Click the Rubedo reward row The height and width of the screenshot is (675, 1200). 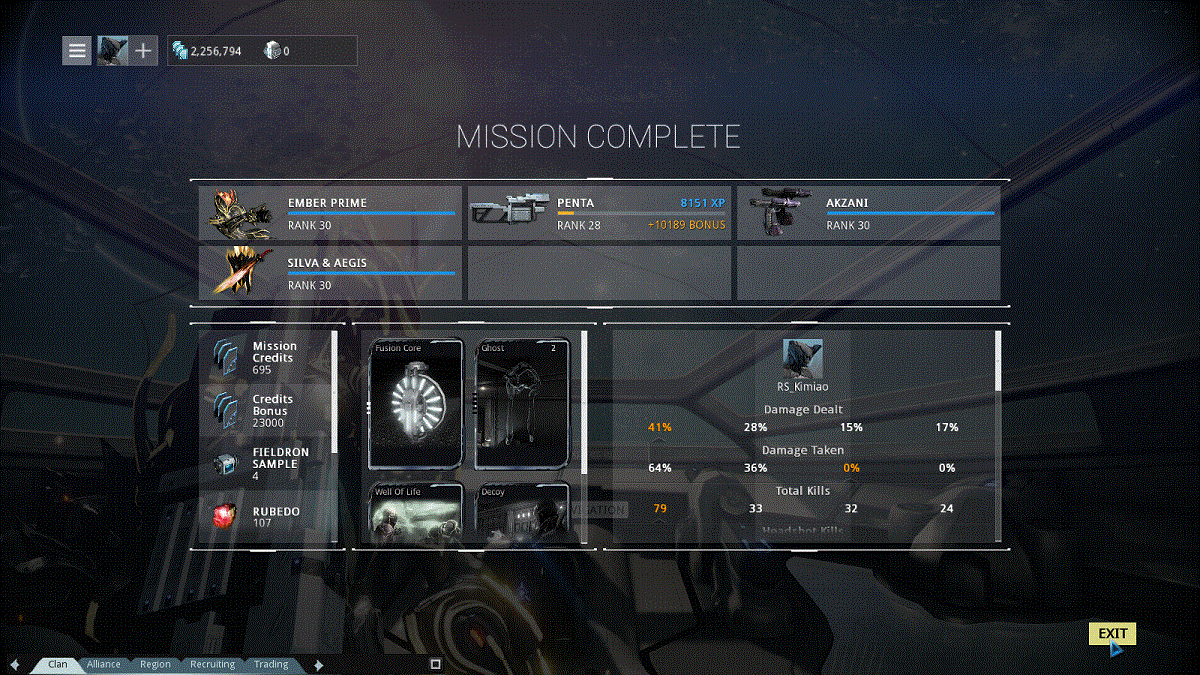[x=266, y=516]
